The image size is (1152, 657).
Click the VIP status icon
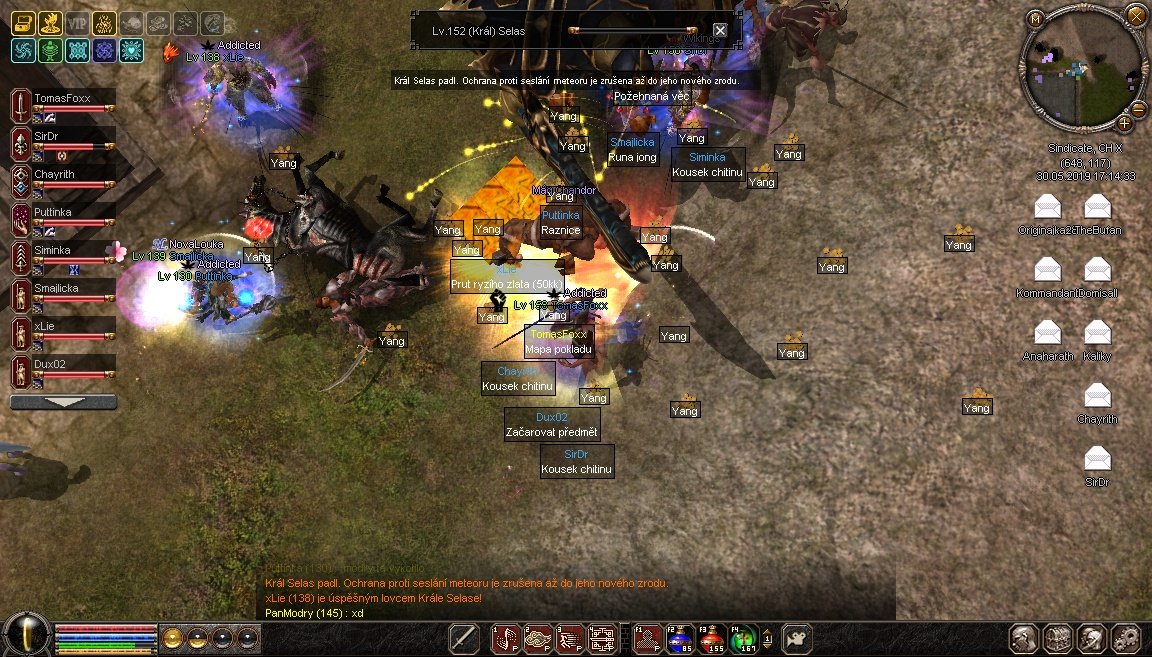coord(76,24)
